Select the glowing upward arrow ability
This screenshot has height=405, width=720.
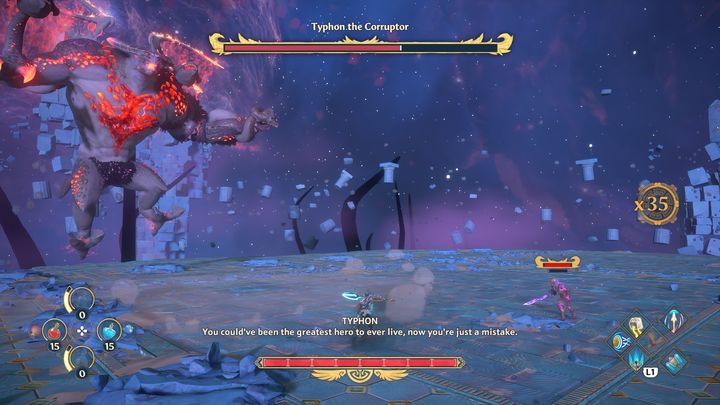675,322
